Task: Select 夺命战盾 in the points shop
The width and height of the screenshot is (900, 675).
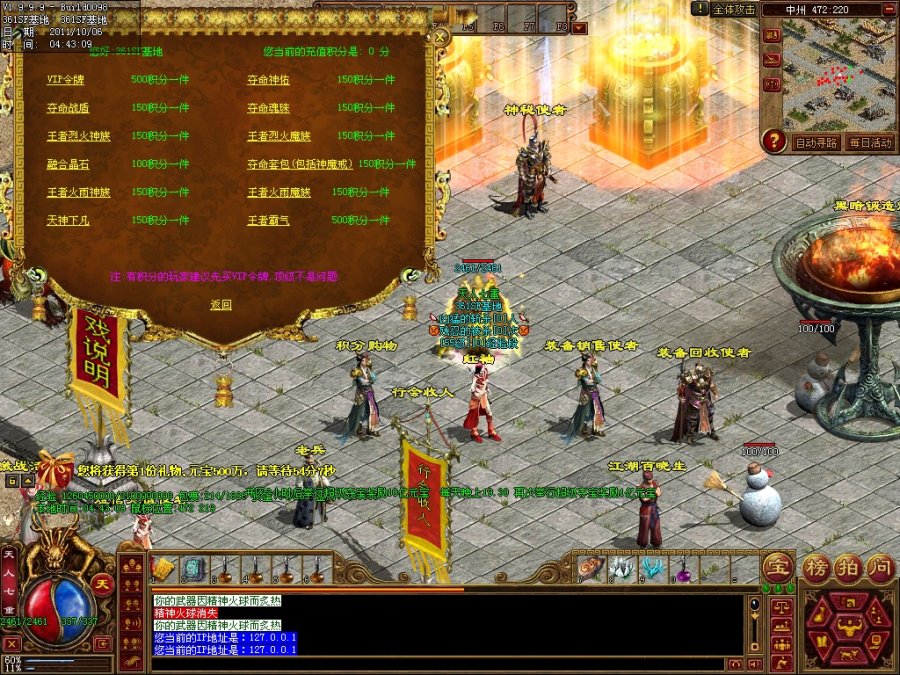Action: coord(67,107)
